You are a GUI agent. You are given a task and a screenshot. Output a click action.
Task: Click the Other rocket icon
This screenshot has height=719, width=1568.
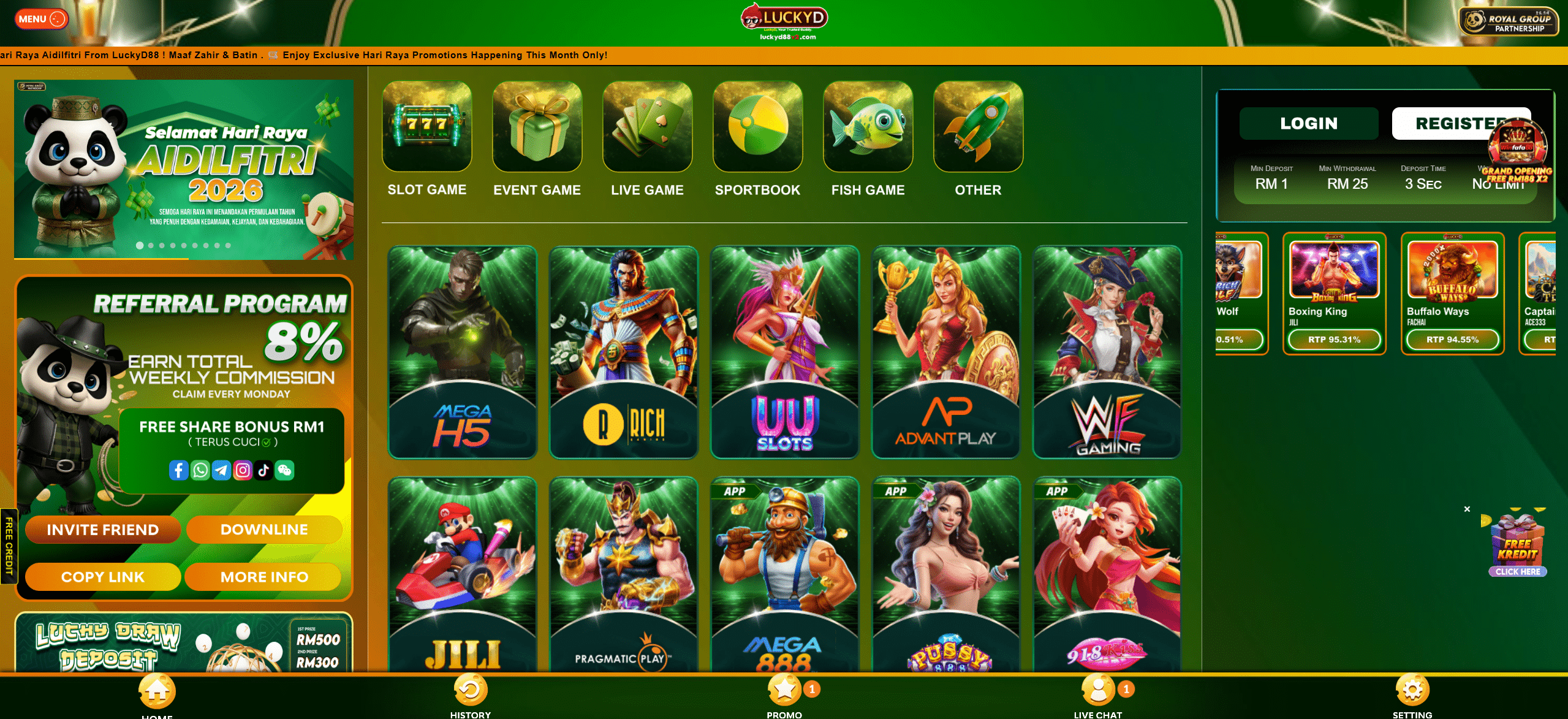pyautogui.click(x=978, y=127)
